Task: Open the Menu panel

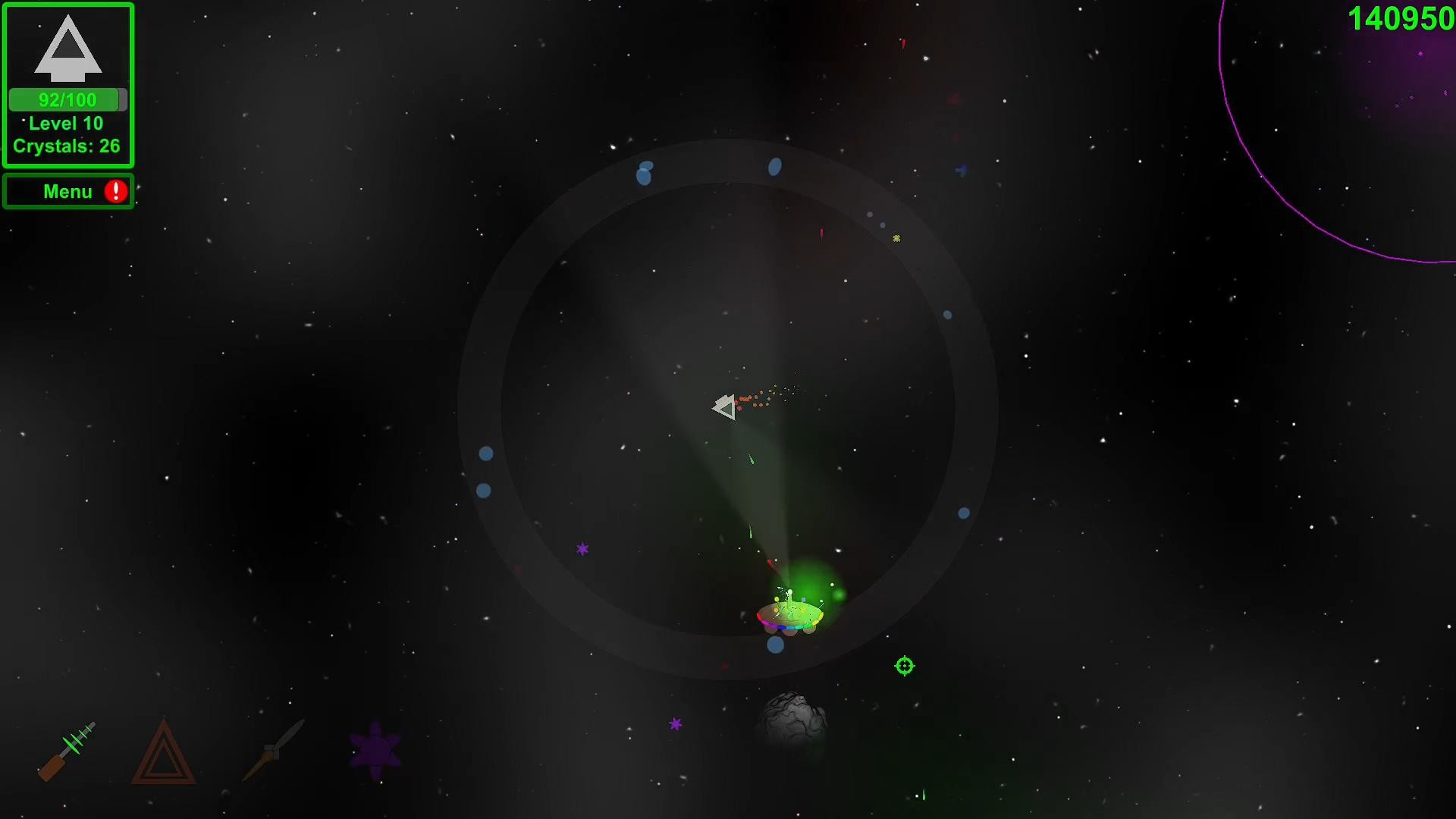Action: coord(68,191)
